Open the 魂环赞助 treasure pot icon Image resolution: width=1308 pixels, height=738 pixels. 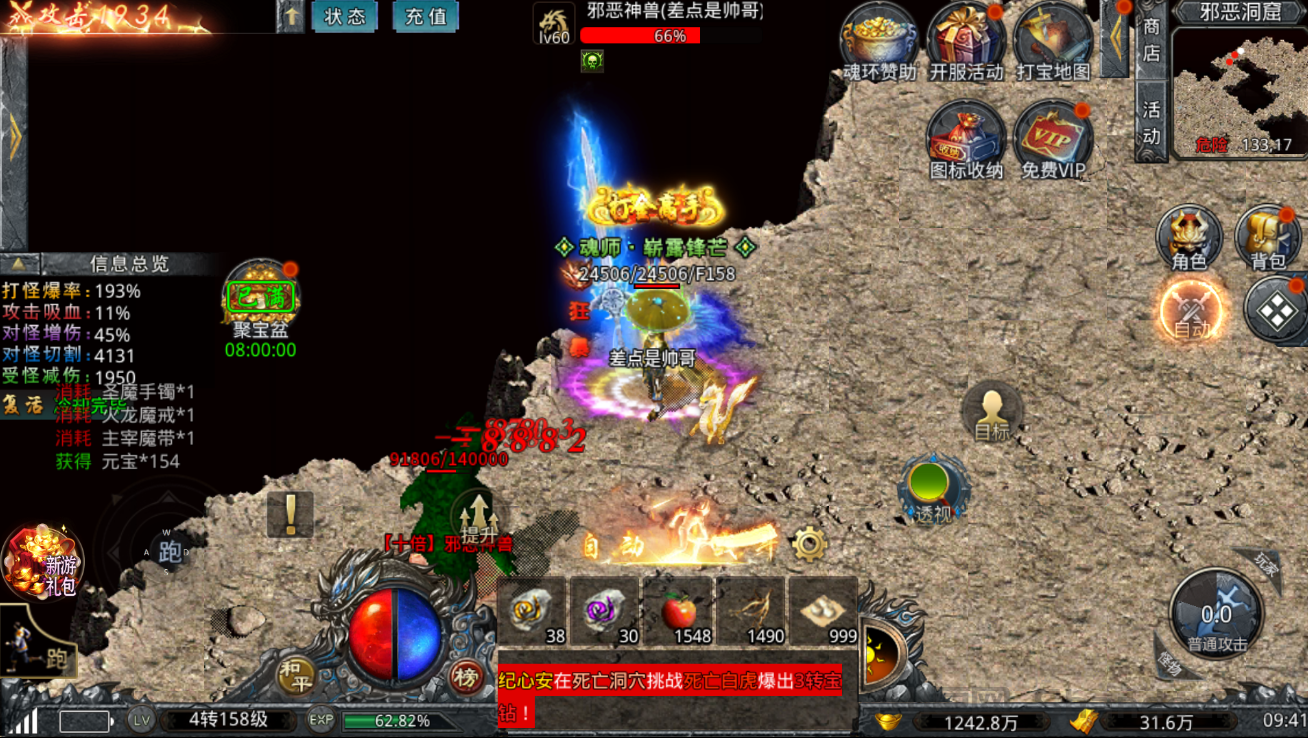pos(879,40)
